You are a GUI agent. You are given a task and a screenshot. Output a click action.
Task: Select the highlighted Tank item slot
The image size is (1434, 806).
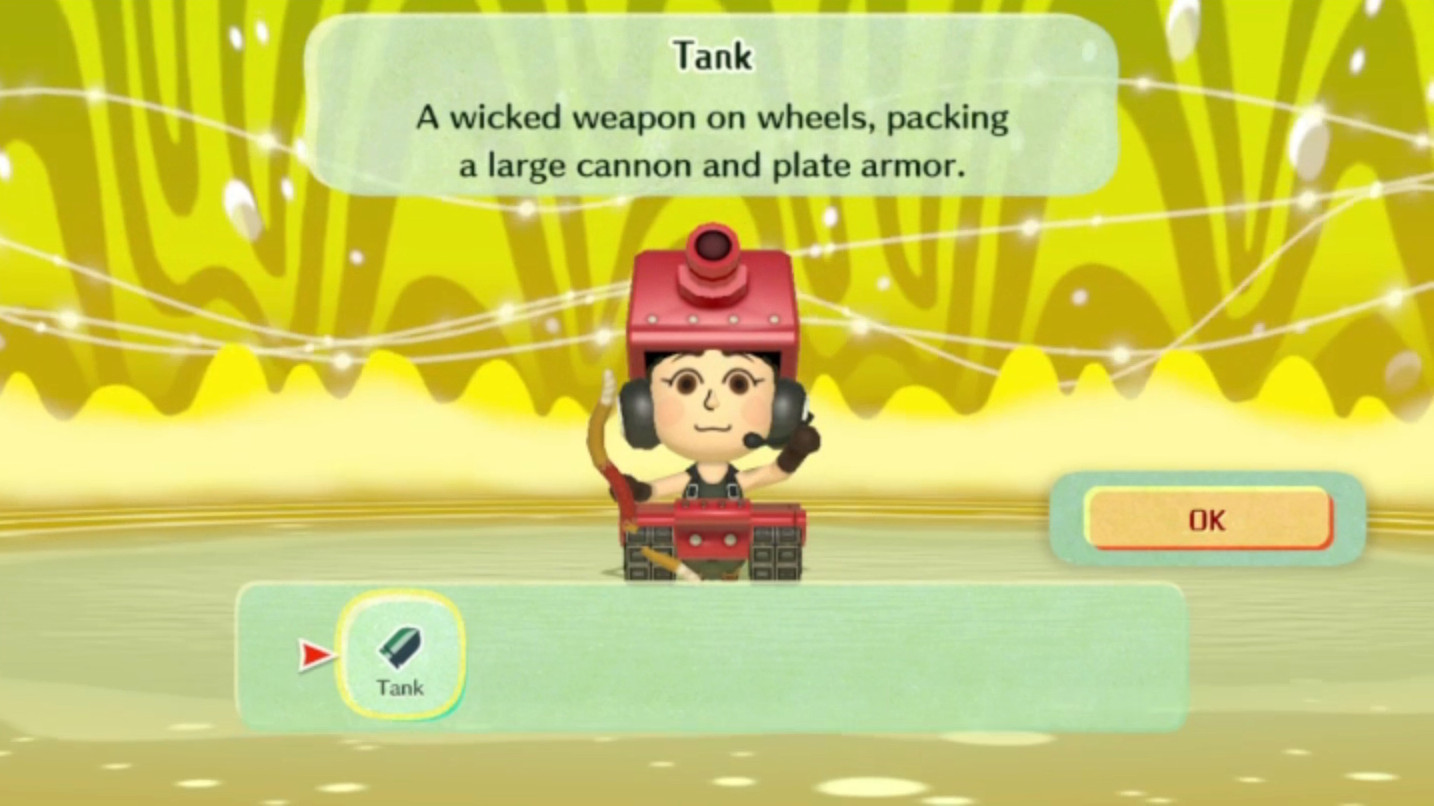coord(400,655)
